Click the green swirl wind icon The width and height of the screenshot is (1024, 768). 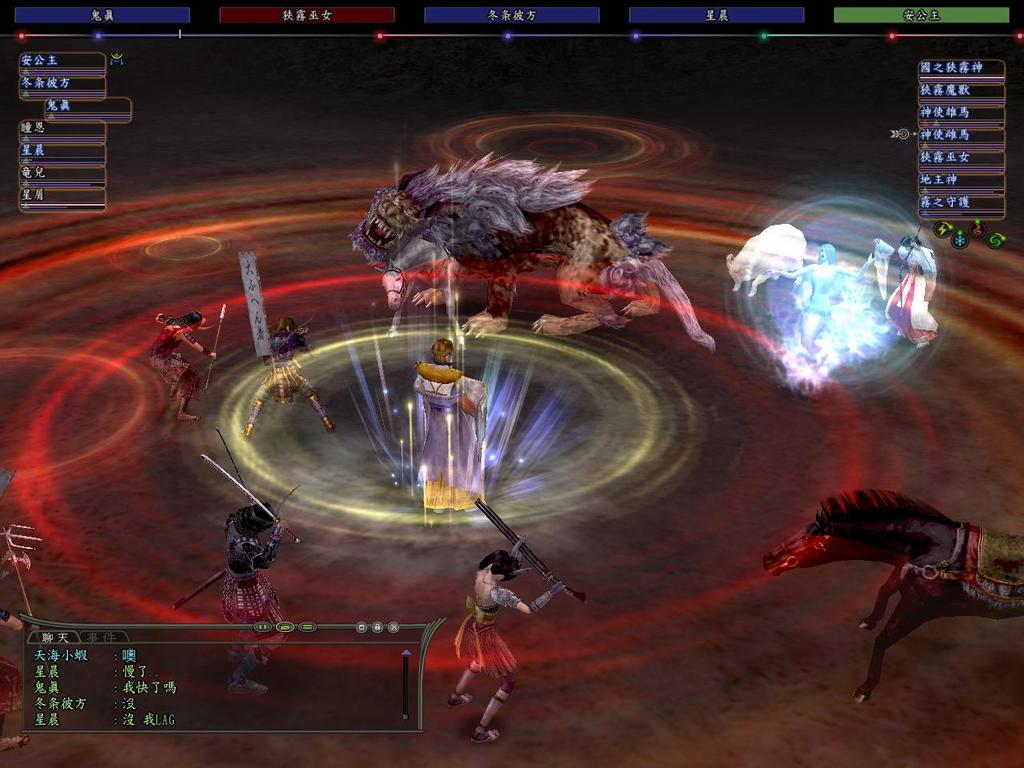pyautogui.click(x=995, y=240)
